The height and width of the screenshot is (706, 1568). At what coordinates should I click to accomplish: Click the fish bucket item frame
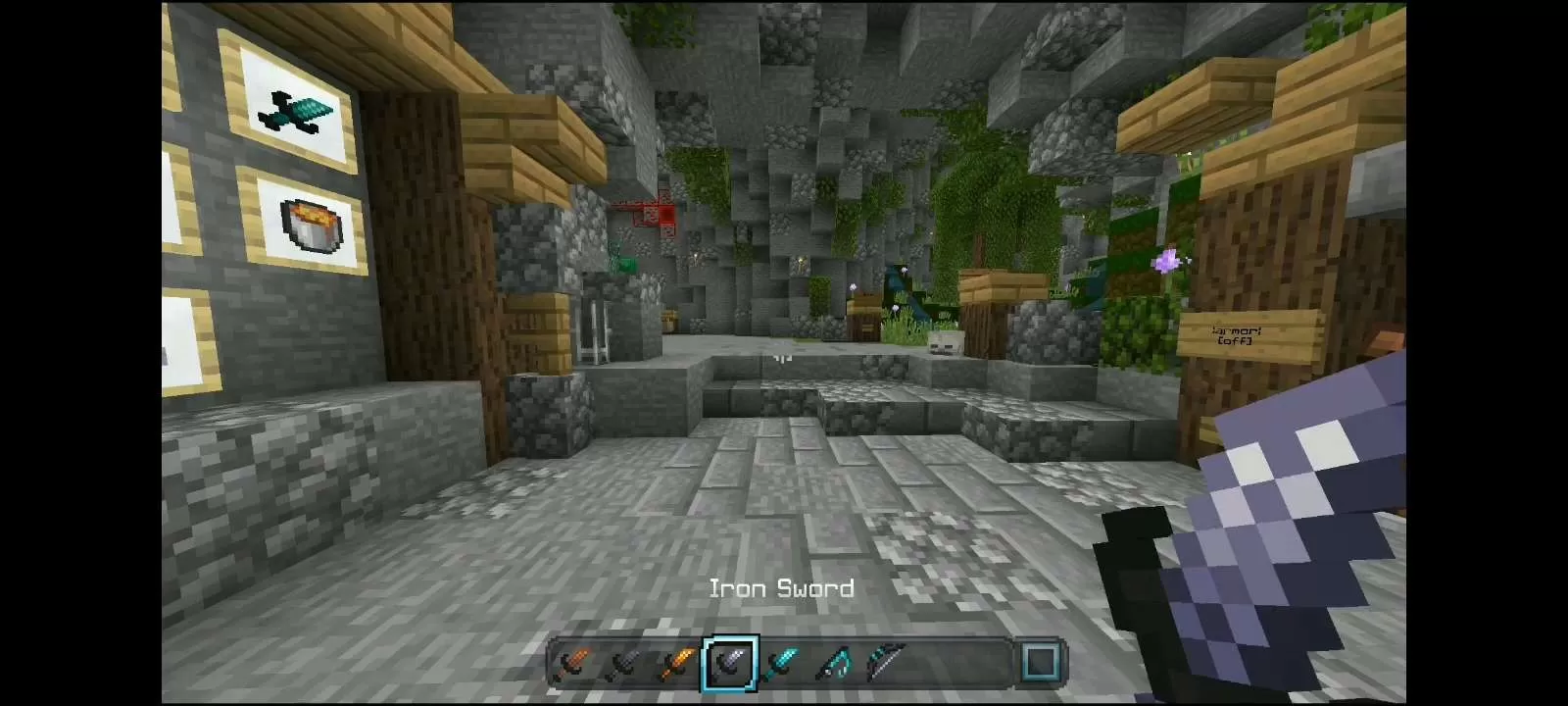[307, 225]
